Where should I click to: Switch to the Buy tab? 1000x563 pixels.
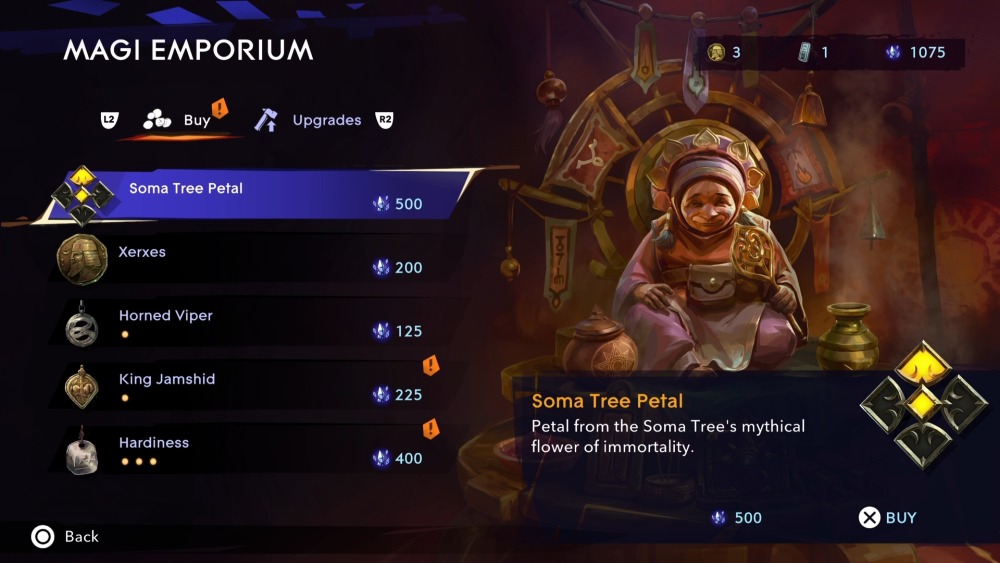point(185,120)
